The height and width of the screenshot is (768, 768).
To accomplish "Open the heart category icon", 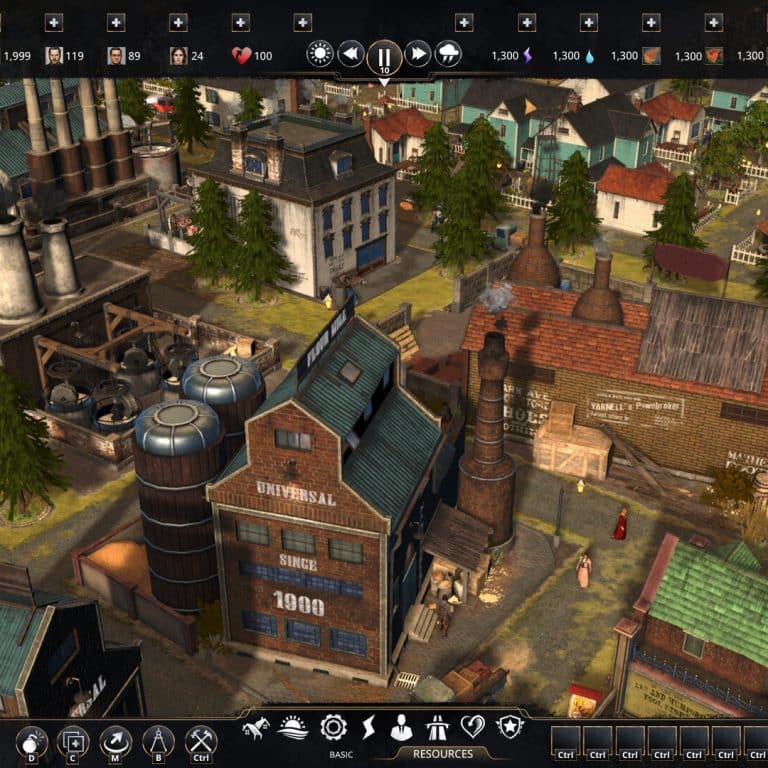I will point(472,727).
